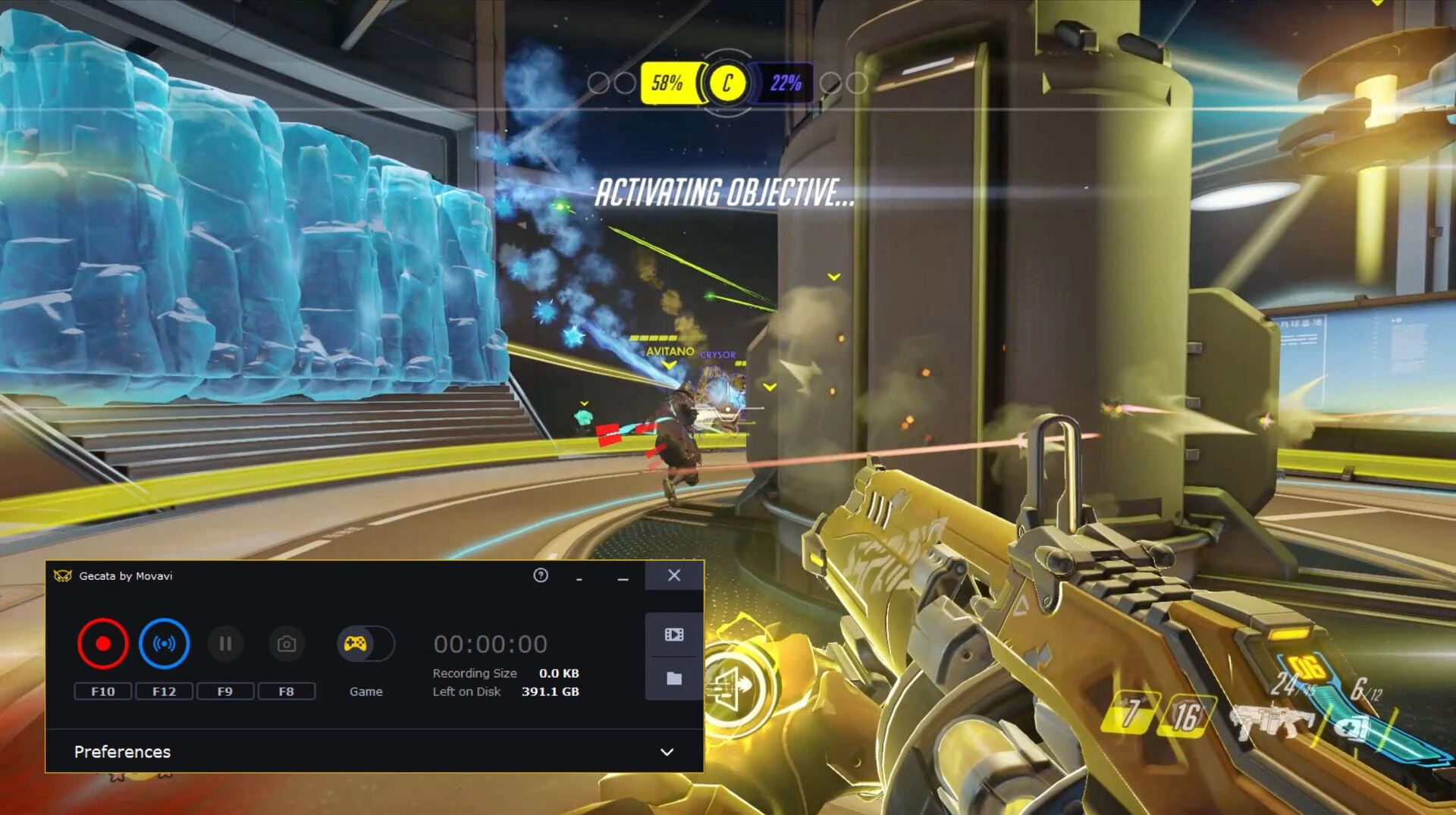
Task: Open the recordings folder icon
Action: click(673, 679)
